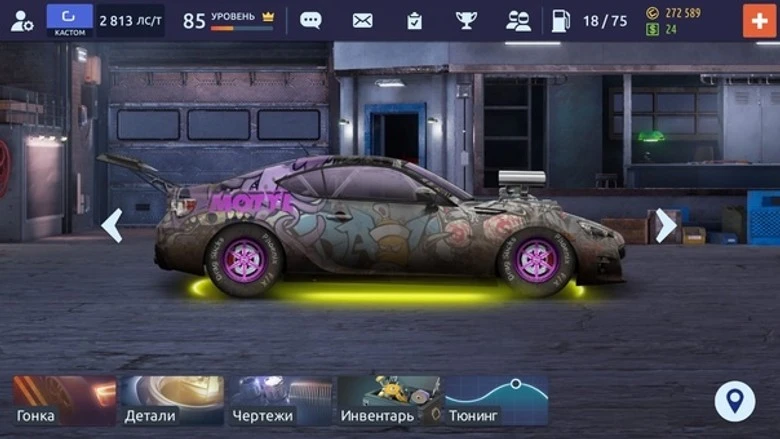Open the map location pin button

735,401
